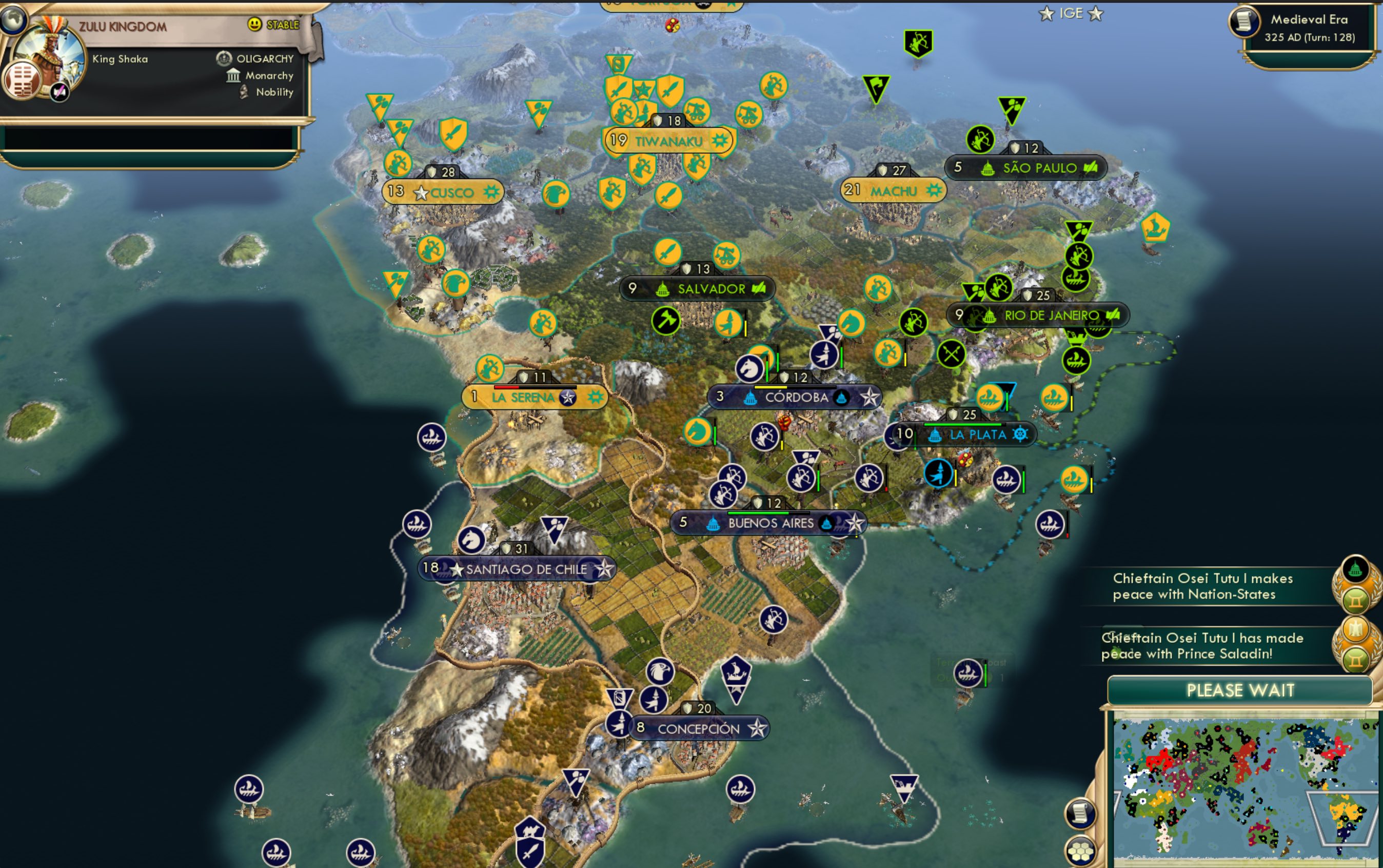Click the Monarchy pillar icon in the Zulu panel
Viewport: 1383px width, 868px height.
tap(232, 75)
